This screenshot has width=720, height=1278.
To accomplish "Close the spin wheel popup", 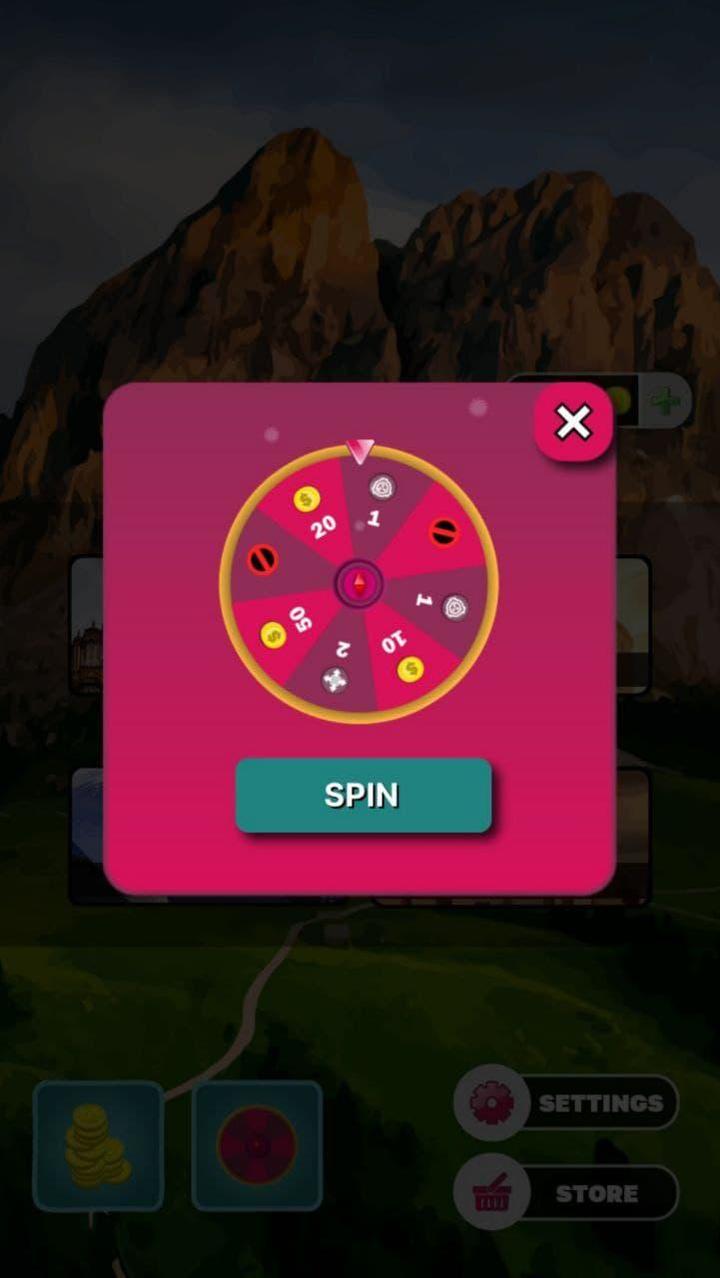I will point(573,422).
